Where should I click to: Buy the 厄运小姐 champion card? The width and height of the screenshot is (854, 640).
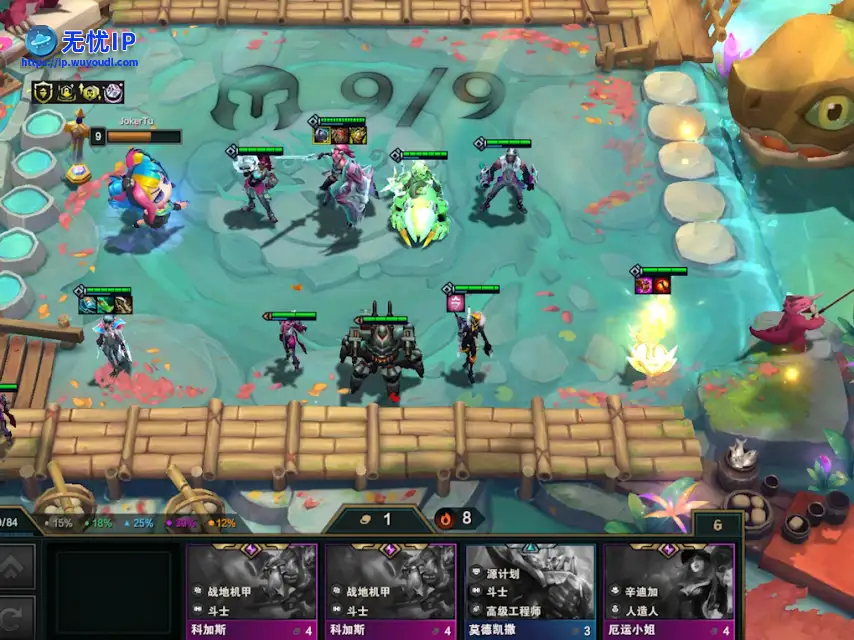pos(669,591)
